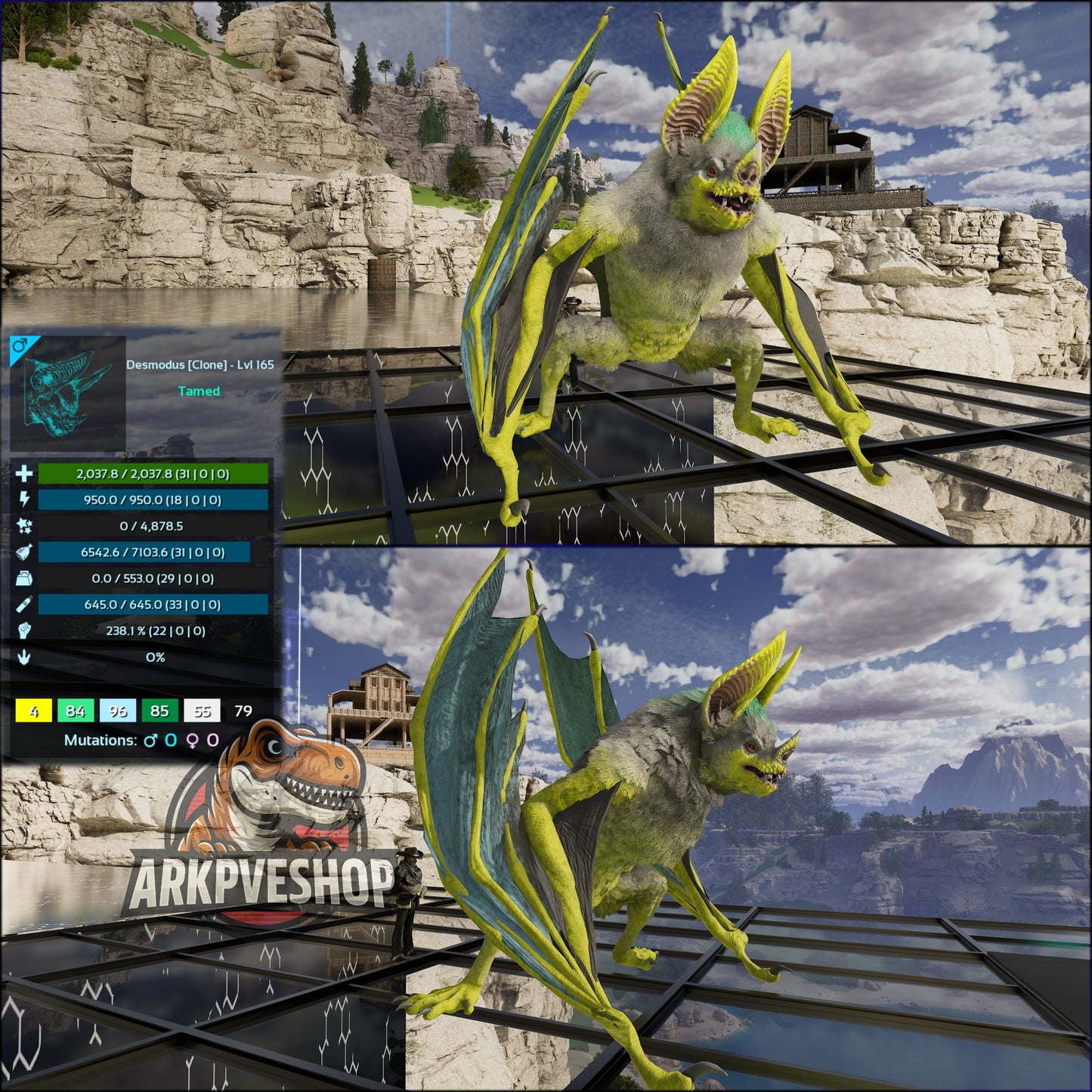Select the Tamed status label
Viewport: 1092px width, 1092px height.
(x=199, y=391)
